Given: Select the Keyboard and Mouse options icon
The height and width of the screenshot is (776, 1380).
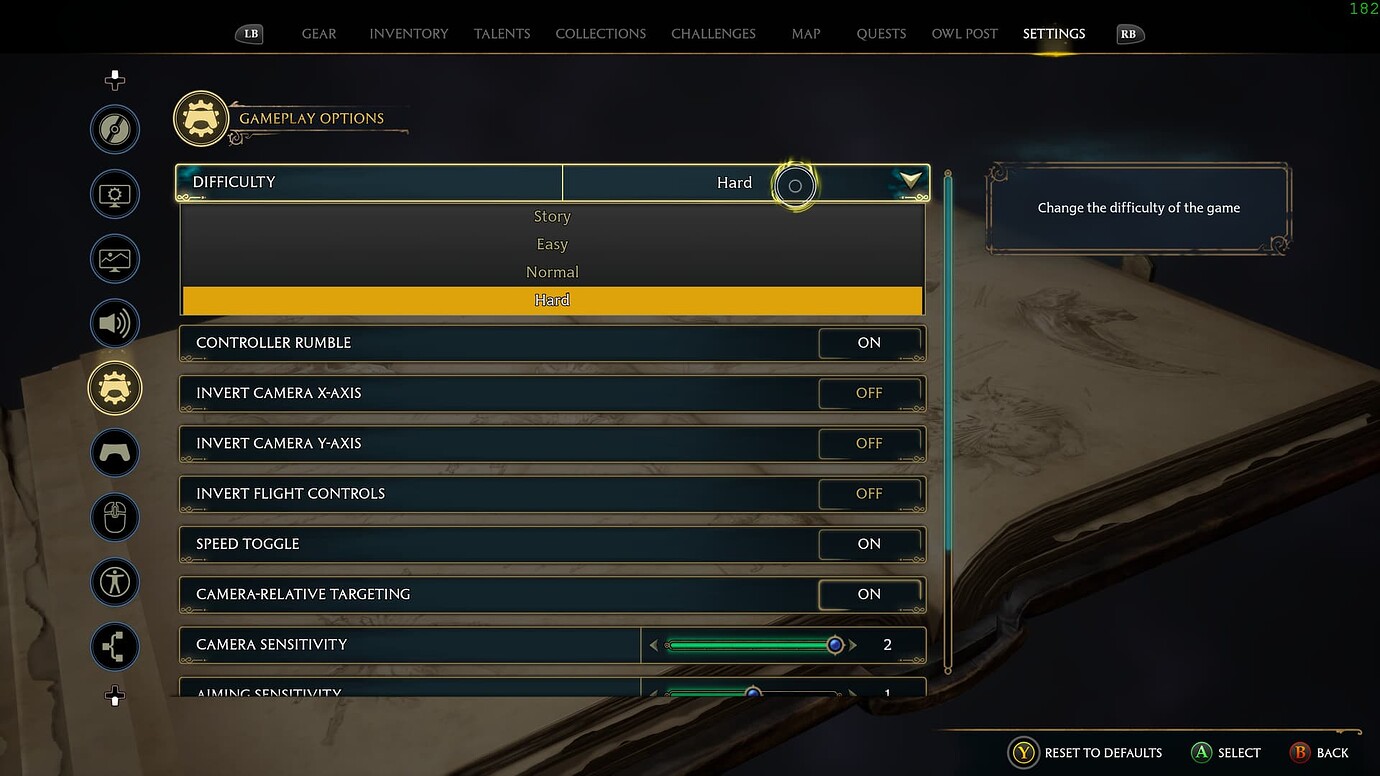Looking at the screenshot, I should point(114,517).
